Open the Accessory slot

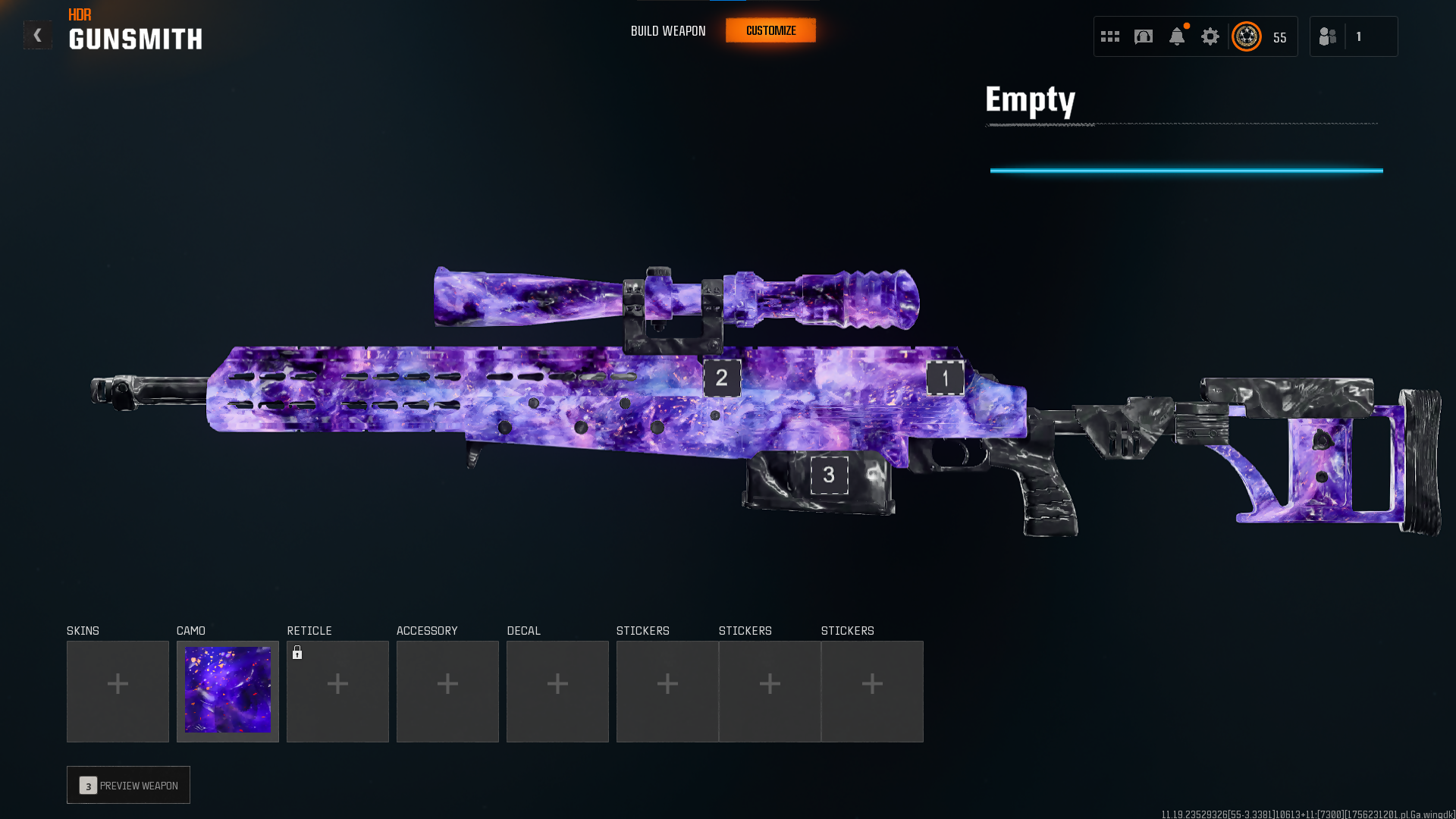click(447, 691)
